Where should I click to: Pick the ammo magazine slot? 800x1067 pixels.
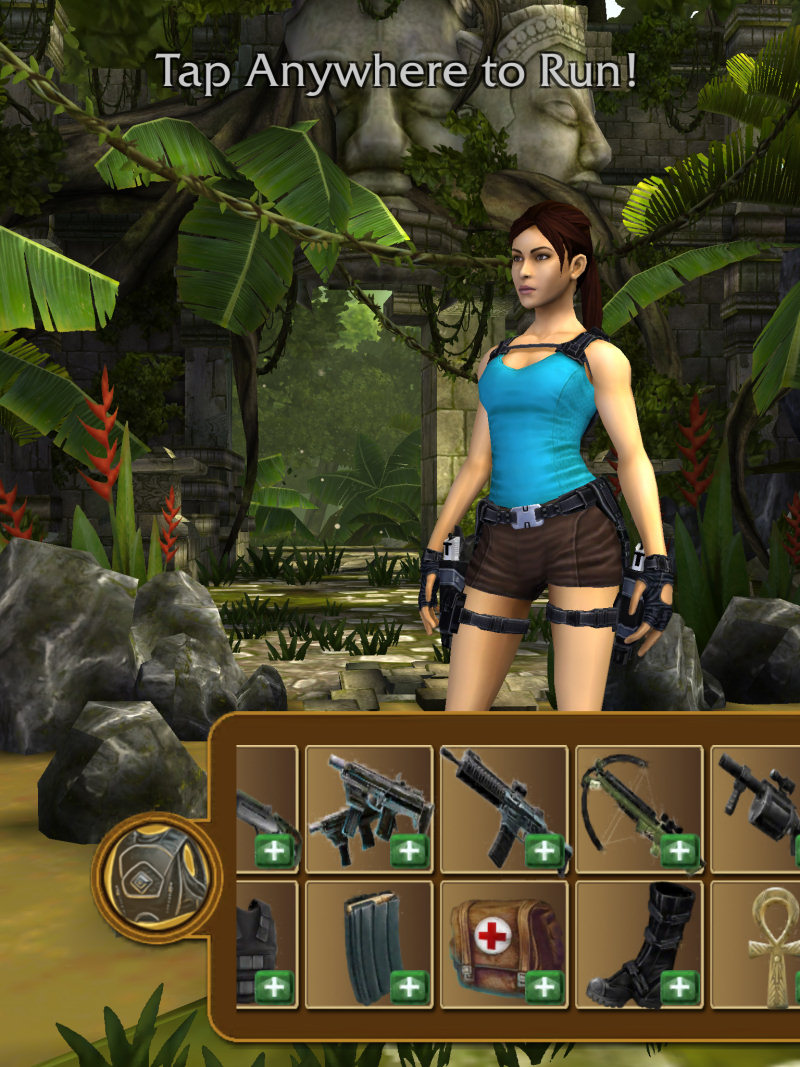tap(368, 944)
